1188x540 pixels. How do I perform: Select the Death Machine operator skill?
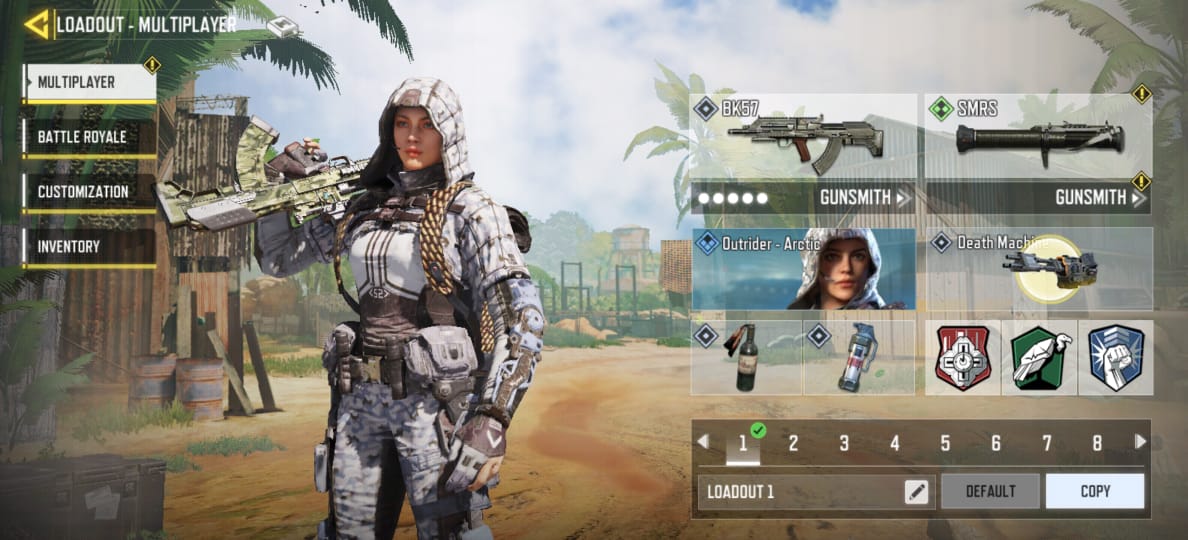1038,269
